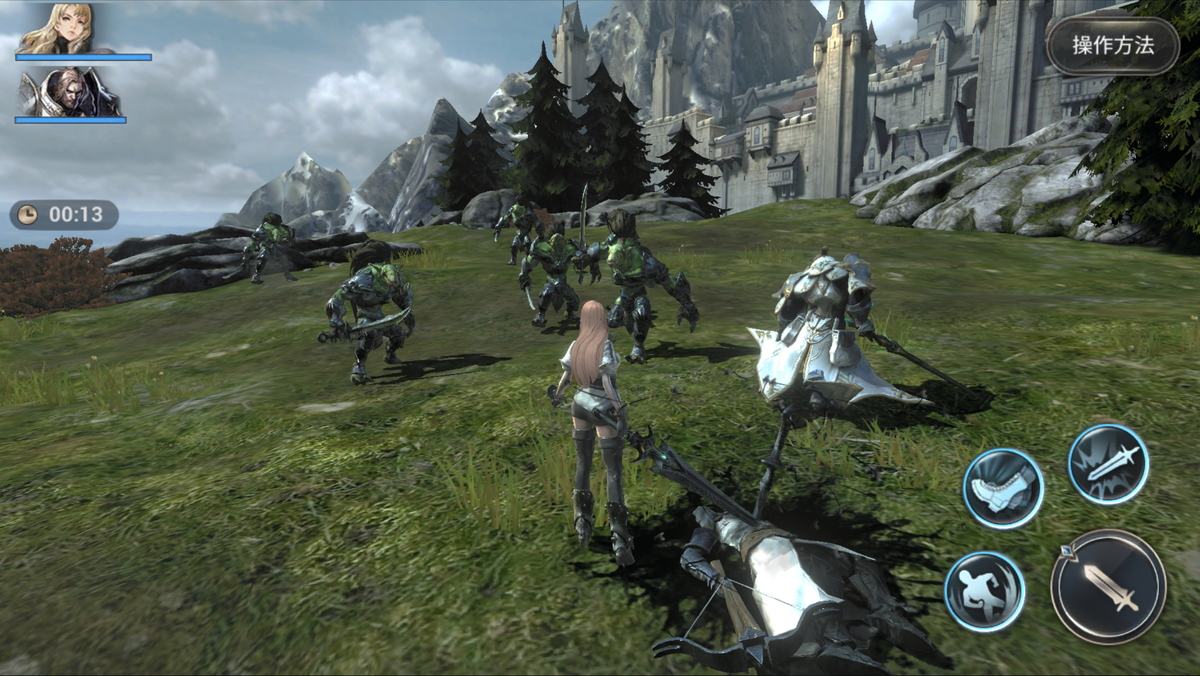Tap the main sword attack button
Image resolution: width=1200 pixels, height=676 pixels.
[1108, 586]
